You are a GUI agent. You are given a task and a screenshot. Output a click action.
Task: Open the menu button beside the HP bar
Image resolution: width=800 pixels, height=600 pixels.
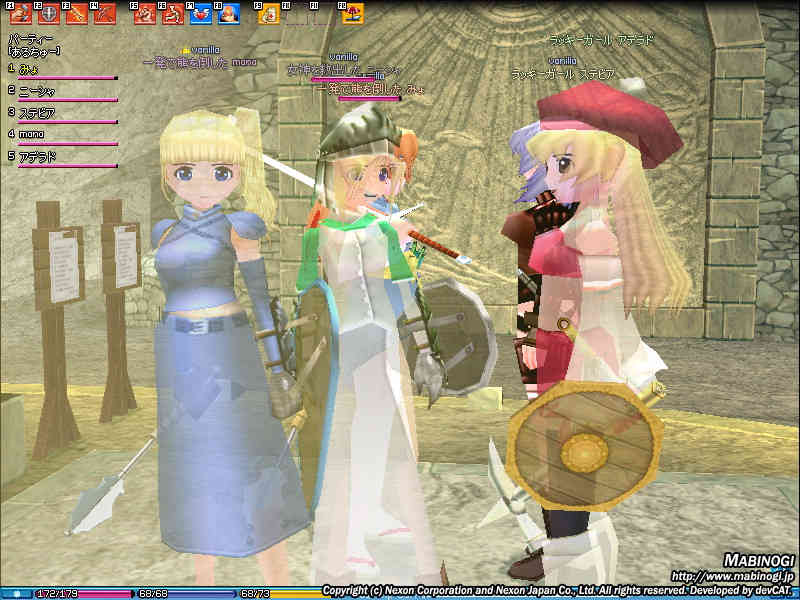click(15, 593)
